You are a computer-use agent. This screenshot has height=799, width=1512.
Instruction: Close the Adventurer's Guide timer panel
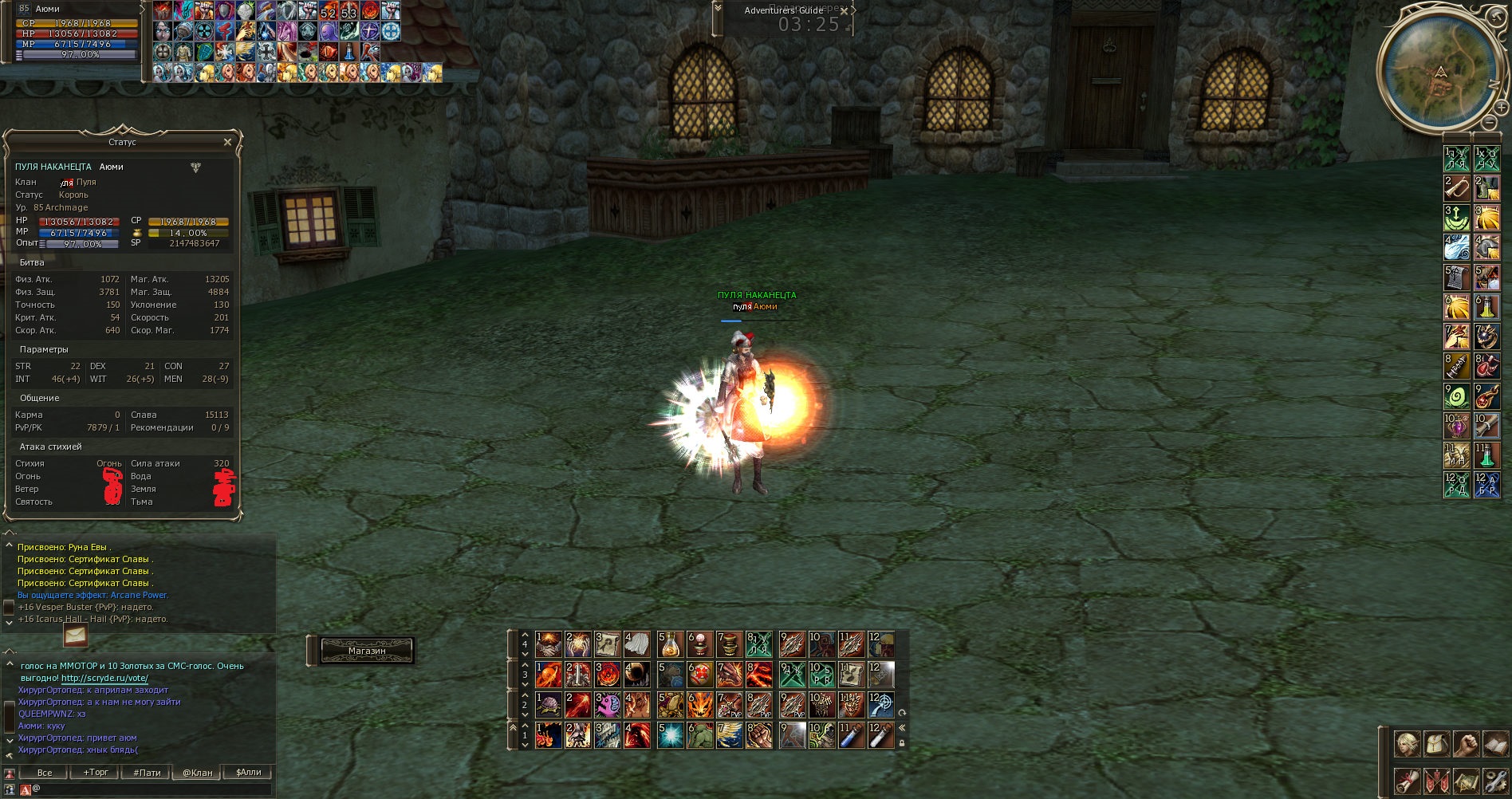[844, 11]
